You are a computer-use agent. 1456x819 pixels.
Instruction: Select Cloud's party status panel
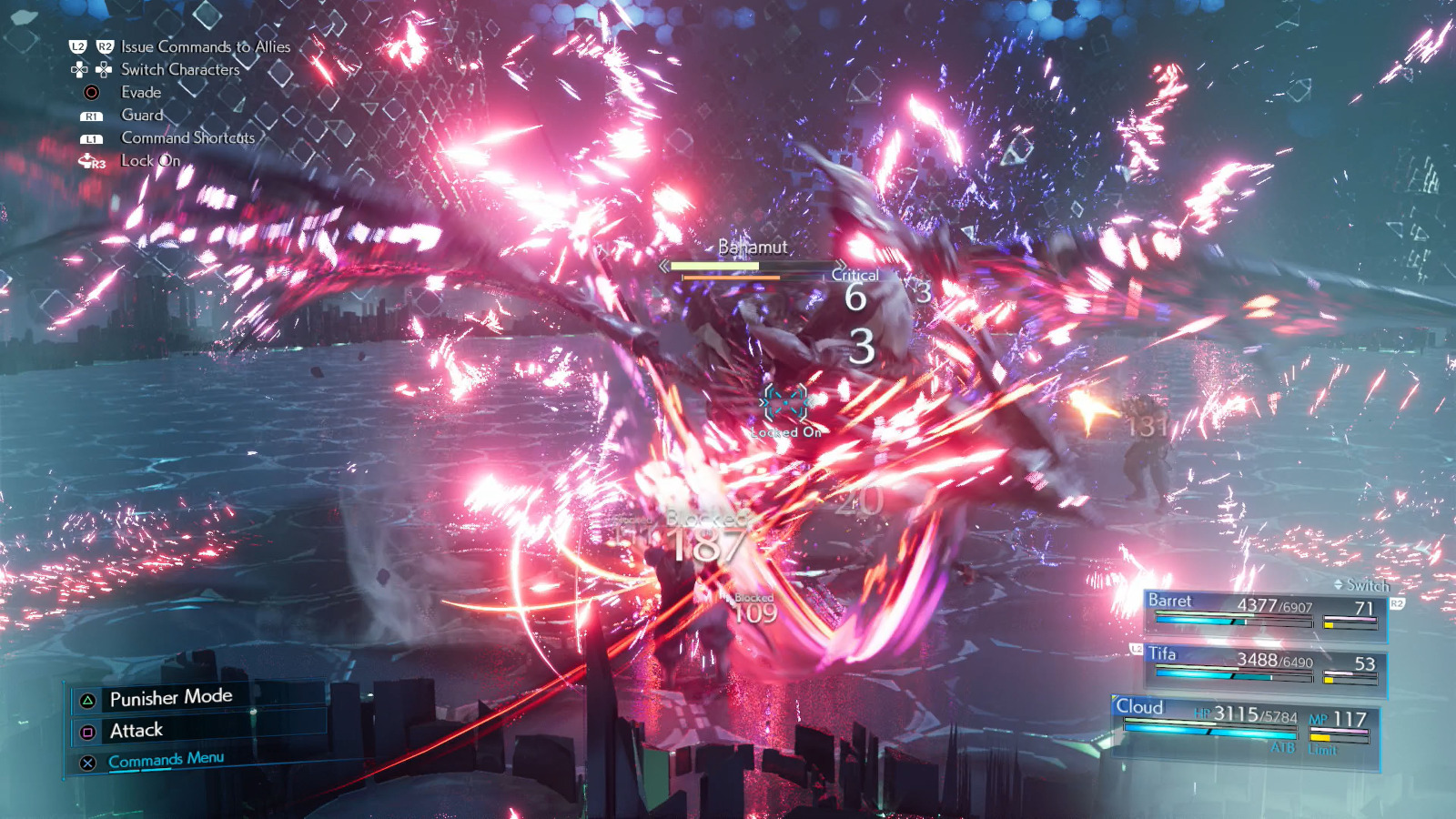(x=1247, y=724)
